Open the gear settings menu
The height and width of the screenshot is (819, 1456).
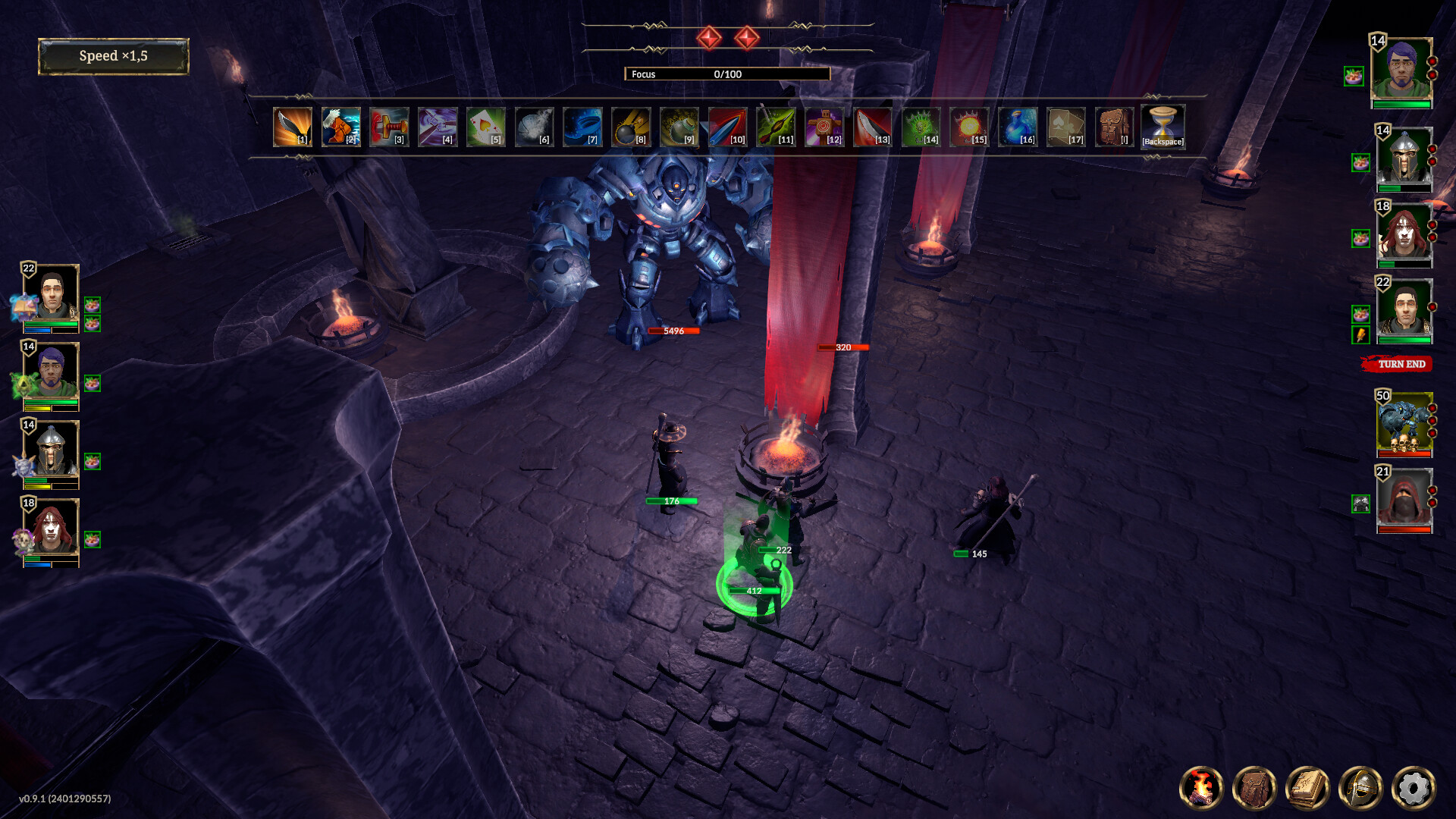pos(1414,787)
